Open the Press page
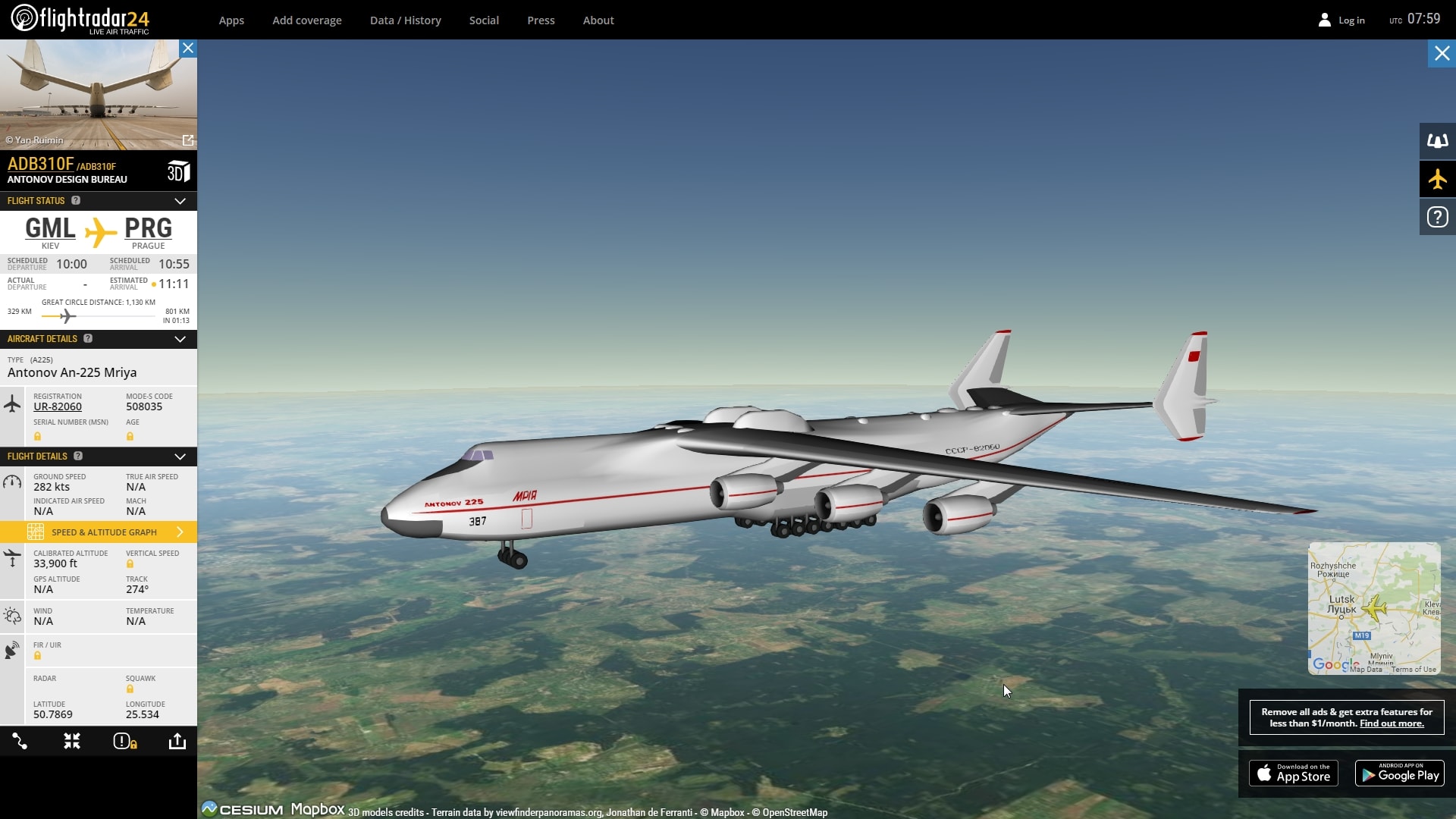Screen dimensions: 1456x819 tap(541, 20)
